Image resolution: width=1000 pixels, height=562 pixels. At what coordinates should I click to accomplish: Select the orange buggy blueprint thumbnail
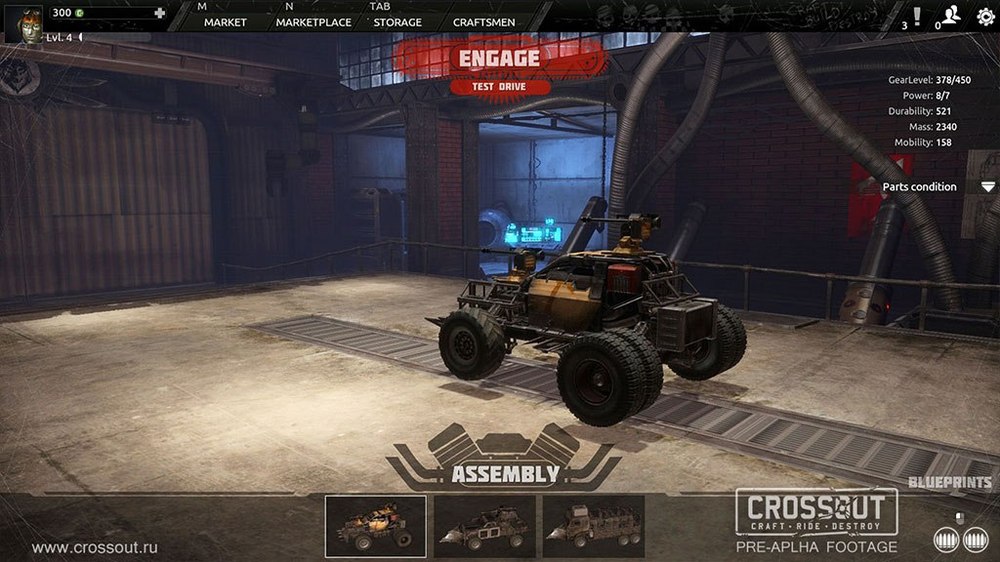(376, 526)
